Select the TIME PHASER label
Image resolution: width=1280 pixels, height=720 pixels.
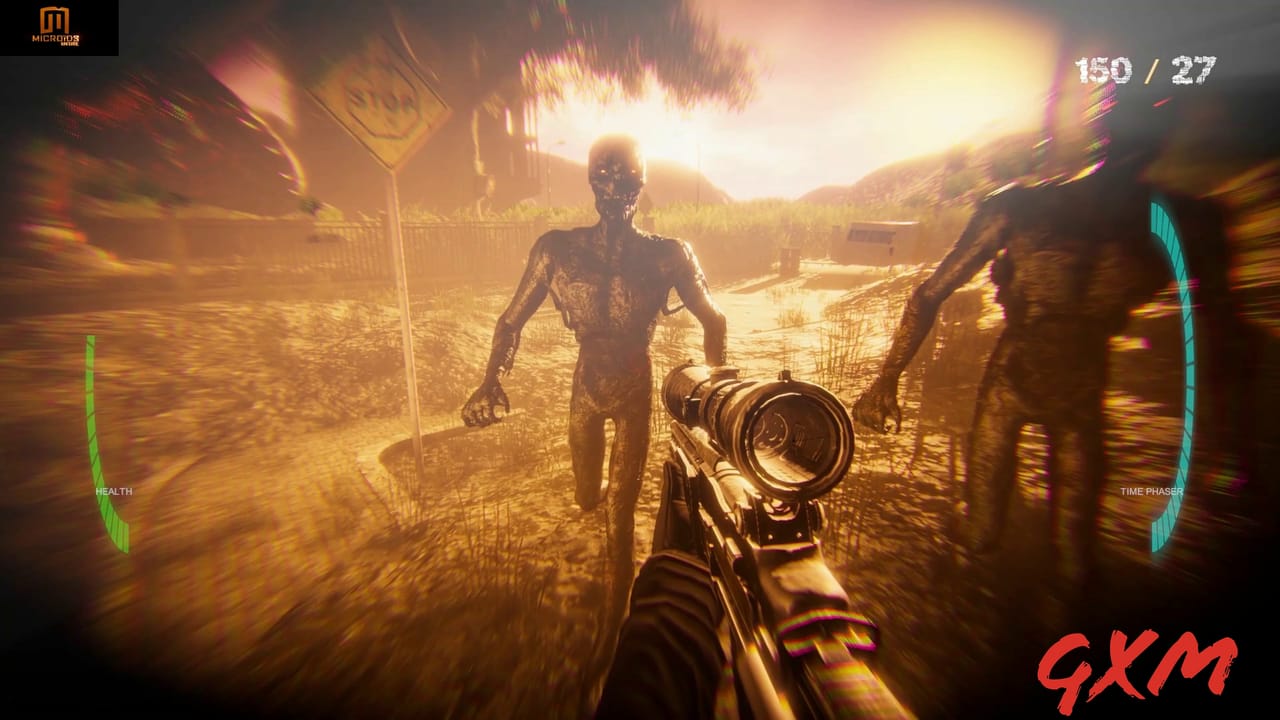point(1152,491)
